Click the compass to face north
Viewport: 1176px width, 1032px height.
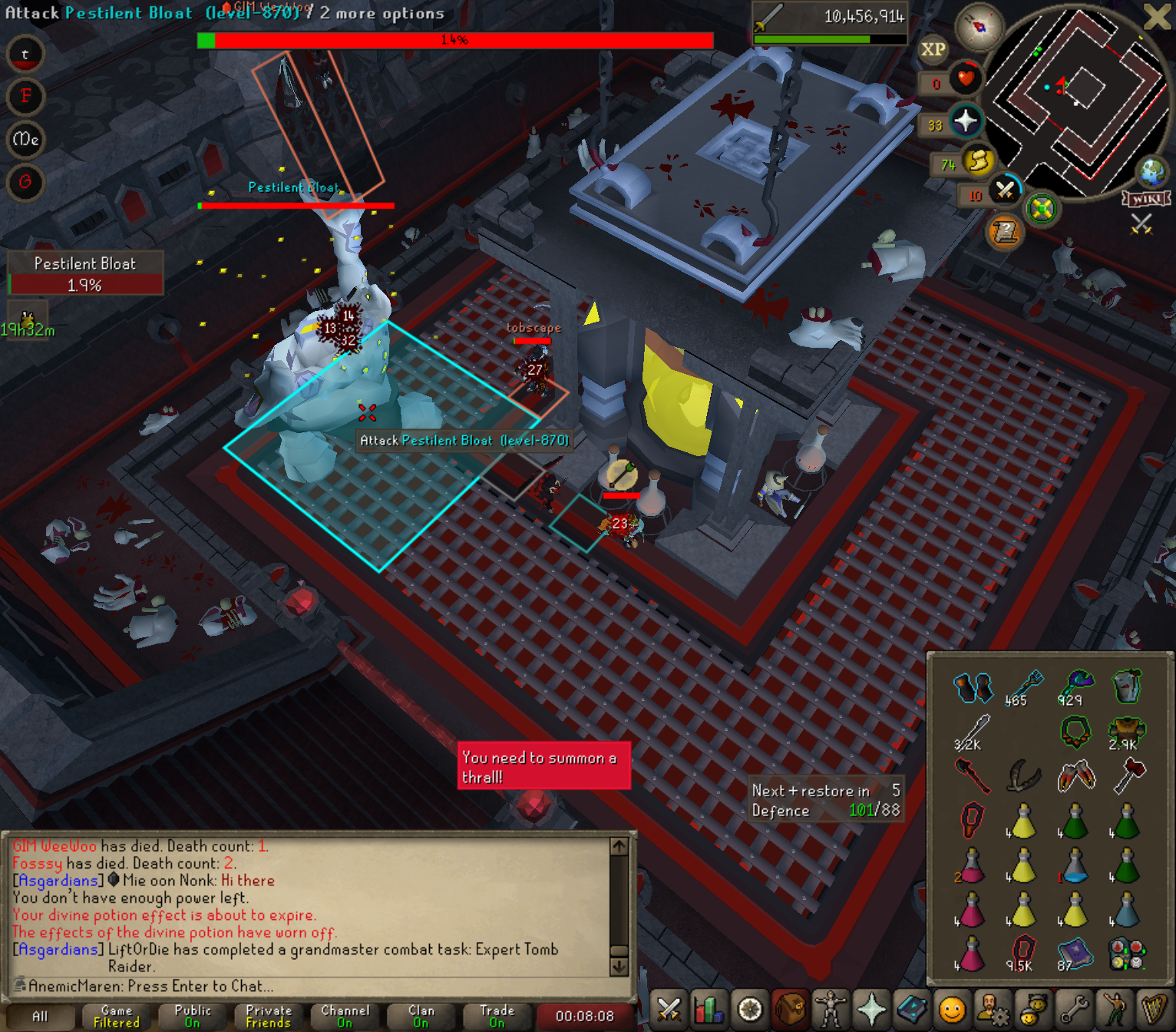[x=979, y=27]
